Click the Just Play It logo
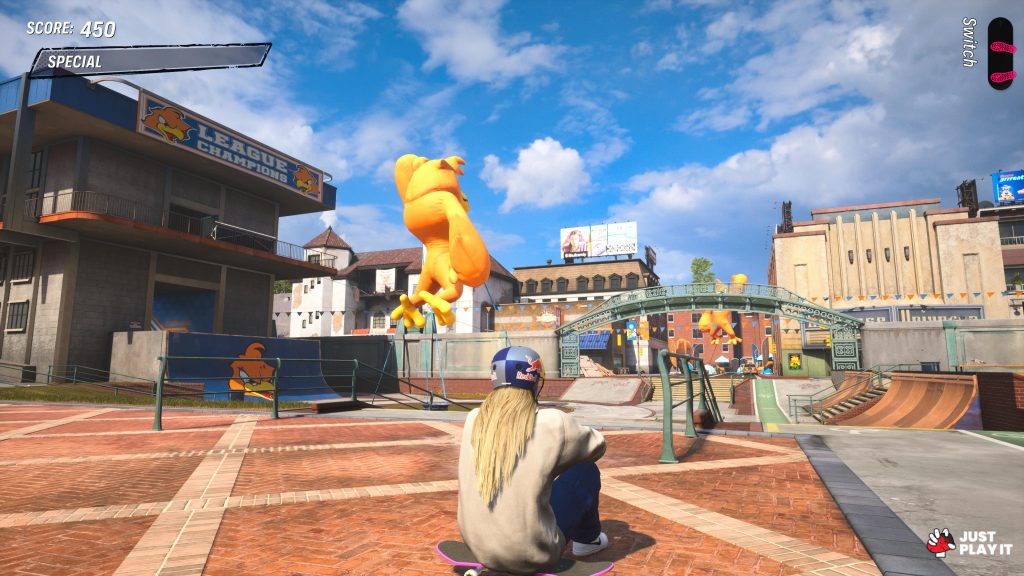This screenshot has height=576, width=1024. pyautogui.click(x=969, y=542)
